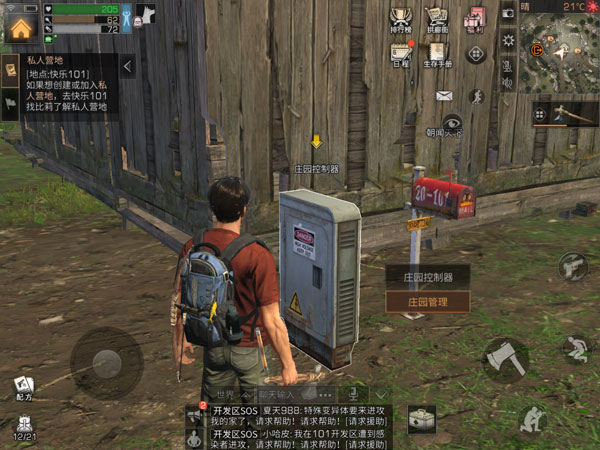Check the 日程 schedule calendar

click(402, 54)
